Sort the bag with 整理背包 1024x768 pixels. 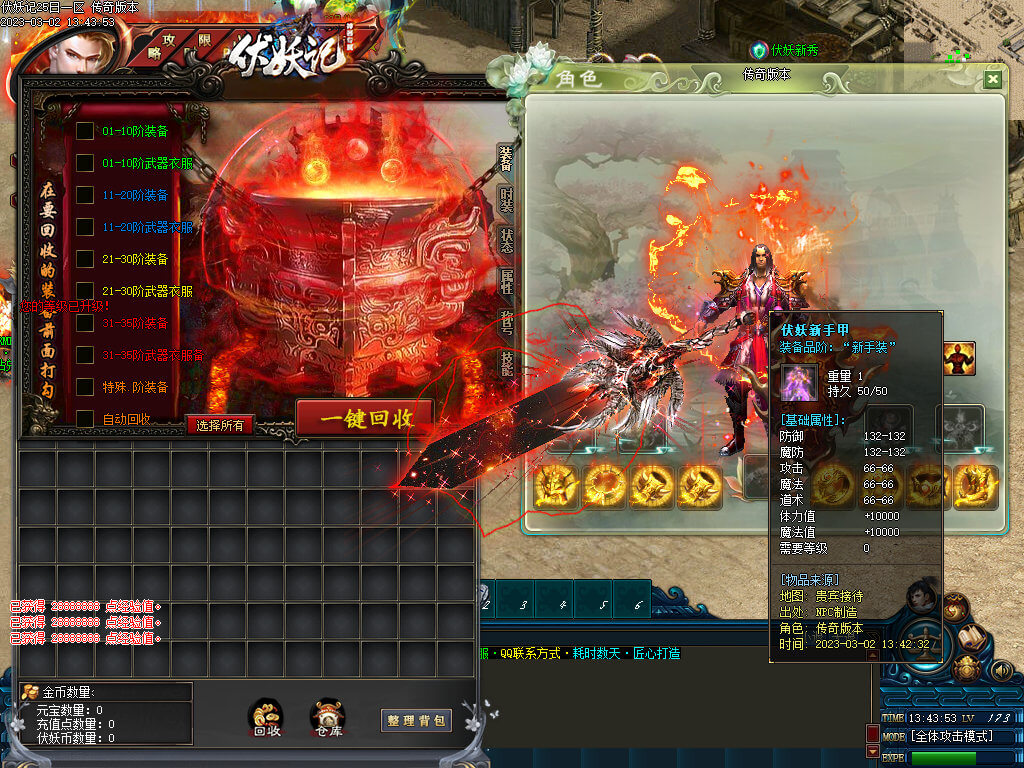pos(416,720)
